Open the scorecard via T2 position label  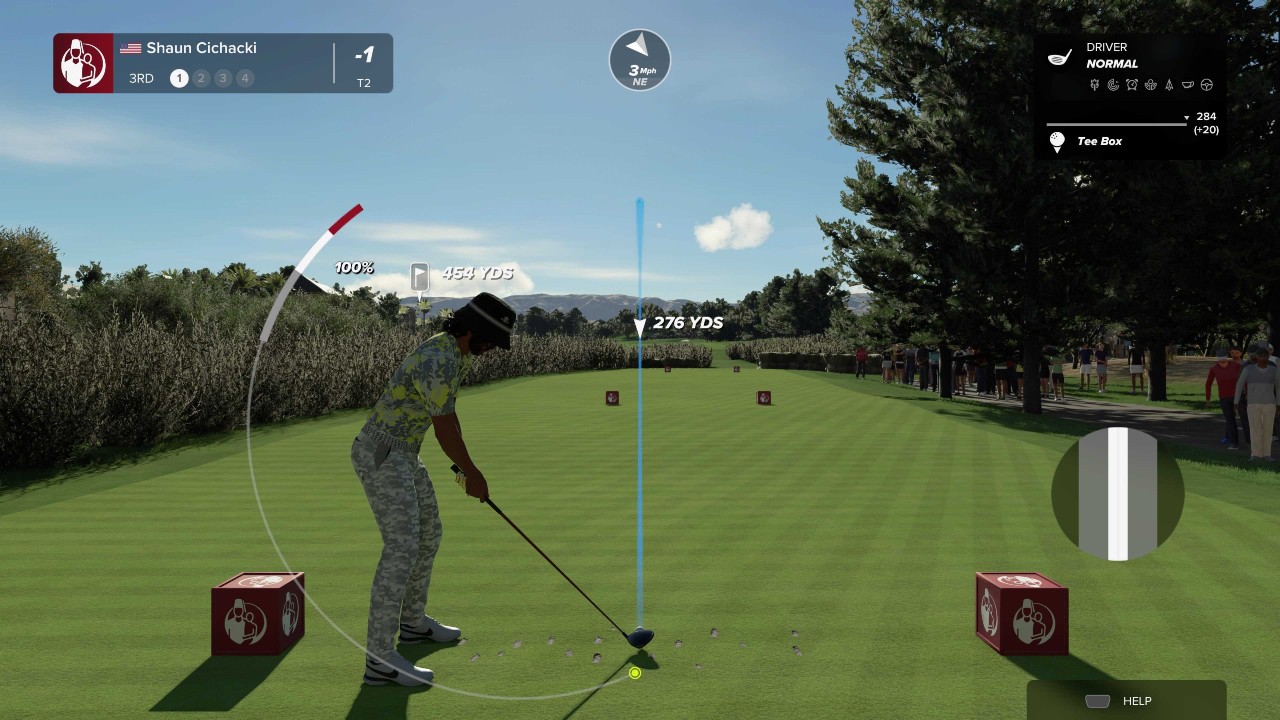(x=365, y=83)
